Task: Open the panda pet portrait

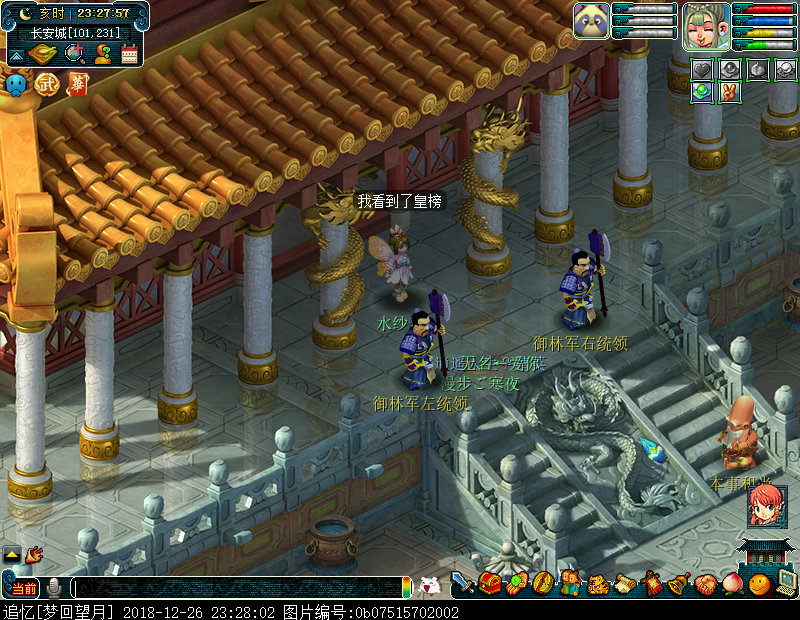Action: tap(591, 21)
